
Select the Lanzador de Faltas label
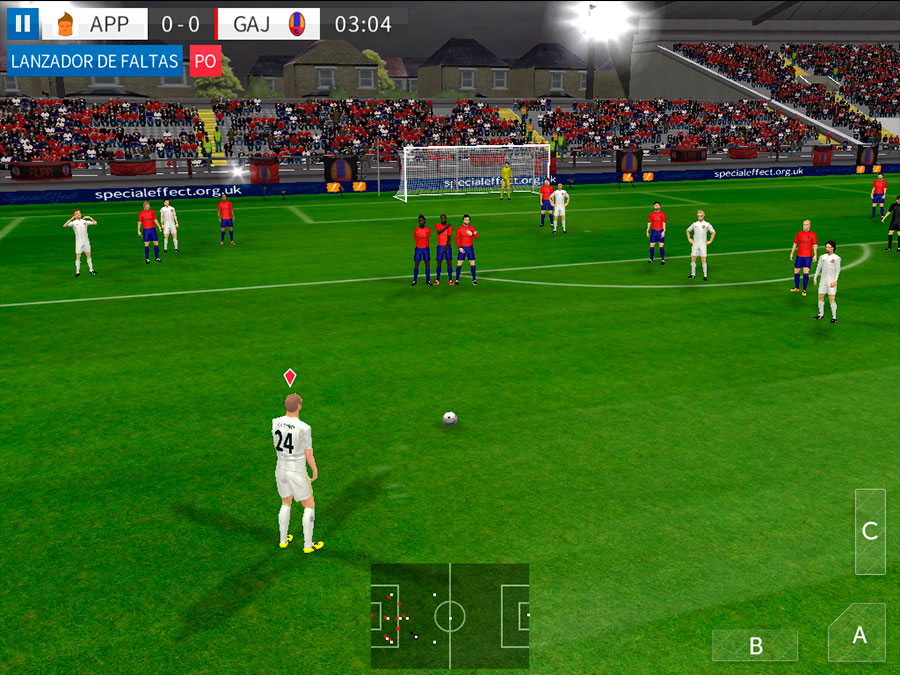point(94,61)
